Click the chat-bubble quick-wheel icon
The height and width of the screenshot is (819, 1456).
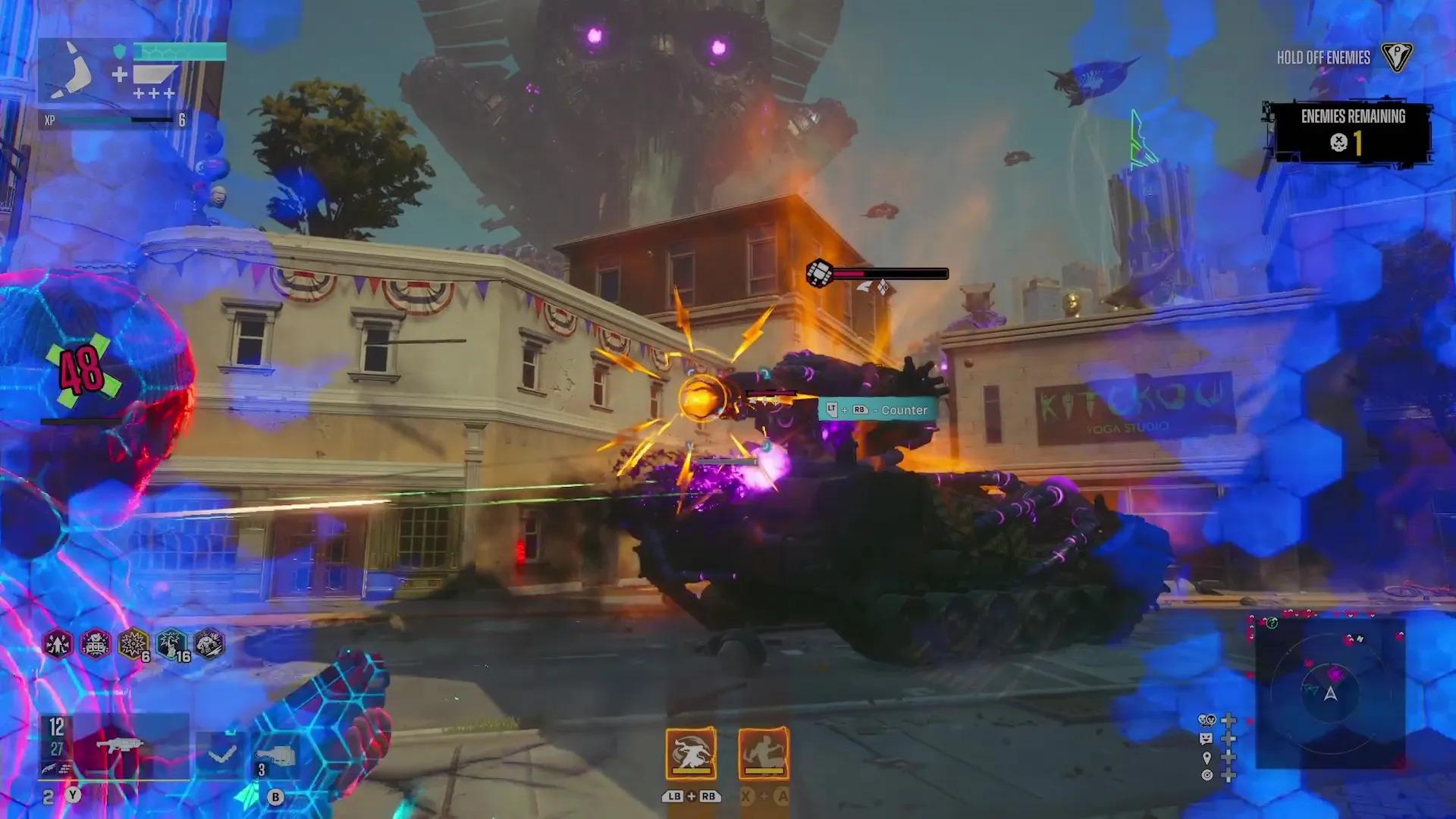(x=1206, y=739)
